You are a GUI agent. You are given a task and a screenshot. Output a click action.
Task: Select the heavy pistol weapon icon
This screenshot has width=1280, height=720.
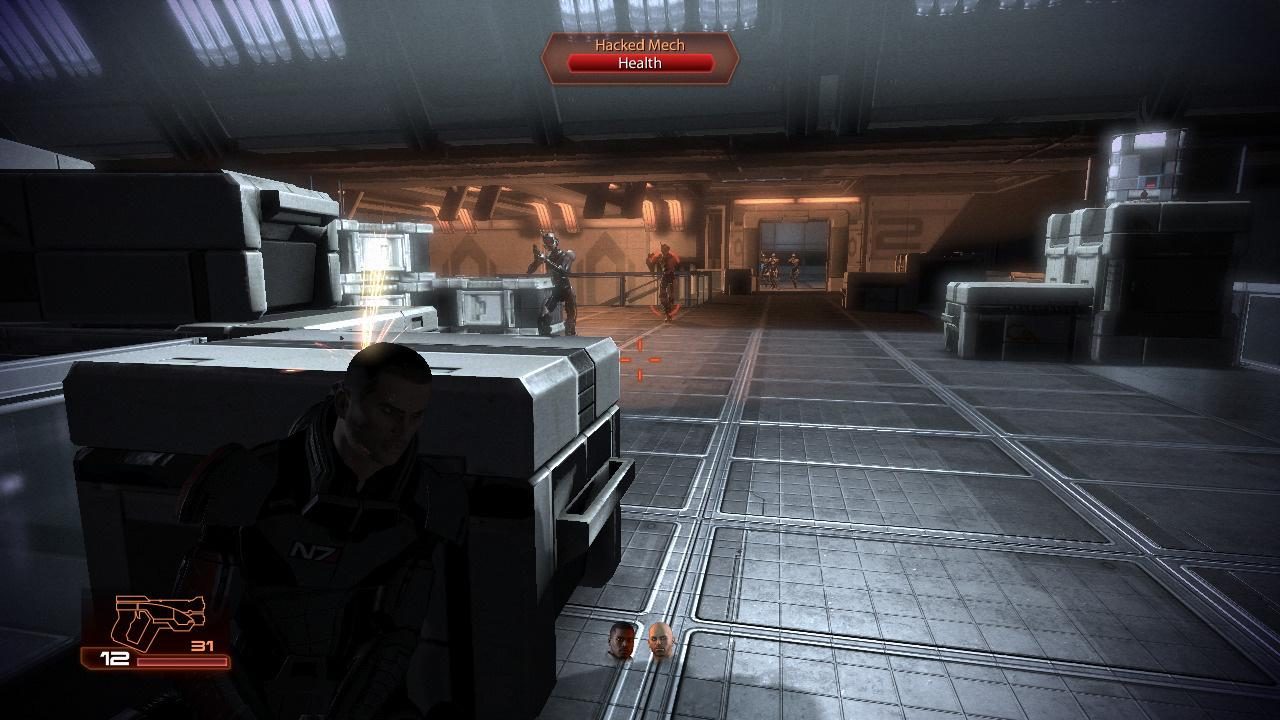point(160,615)
